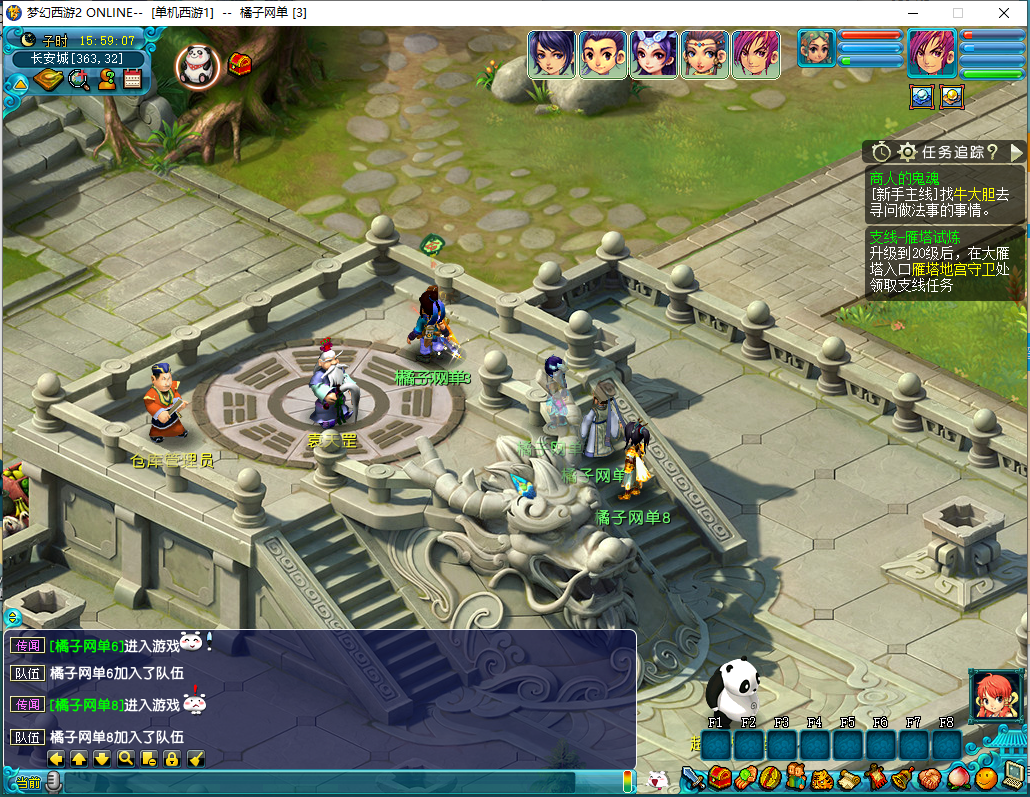Open the sword attack icon in bottom toolbar
This screenshot has width=1030, height=797.
pos(694,778)
